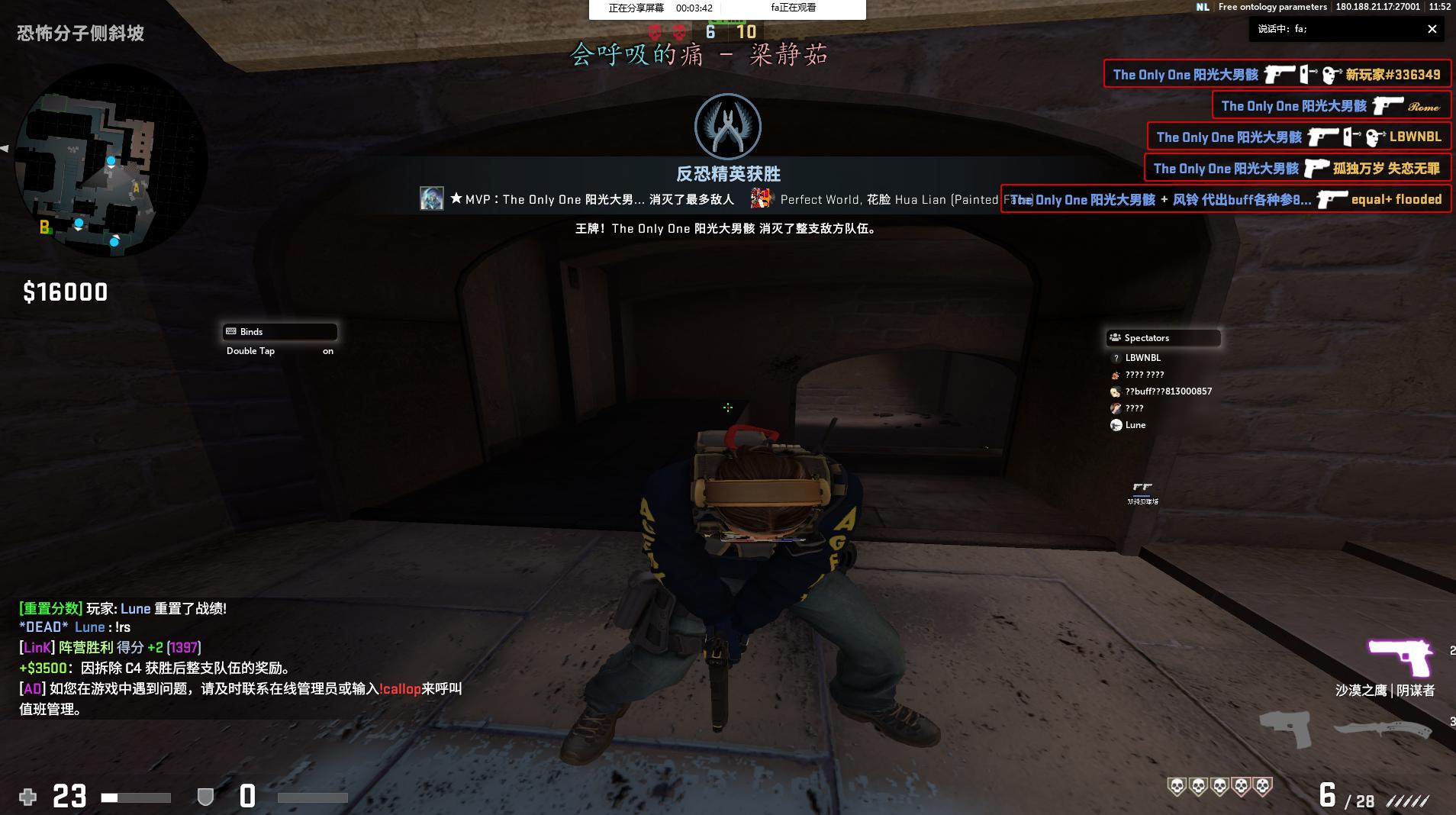
Task: Select spectator LBWNBL in the list
Action: [x=1142, y=358]
